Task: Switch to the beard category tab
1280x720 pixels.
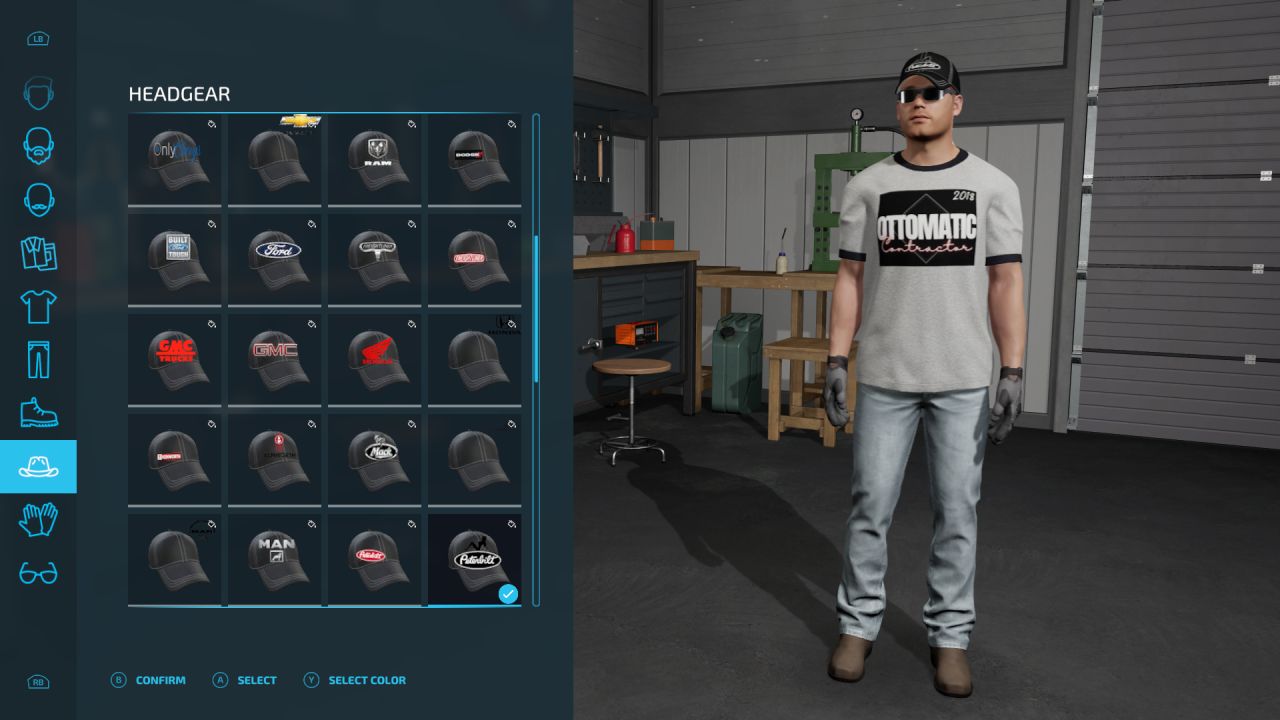Action: click(x=38, y=145)
